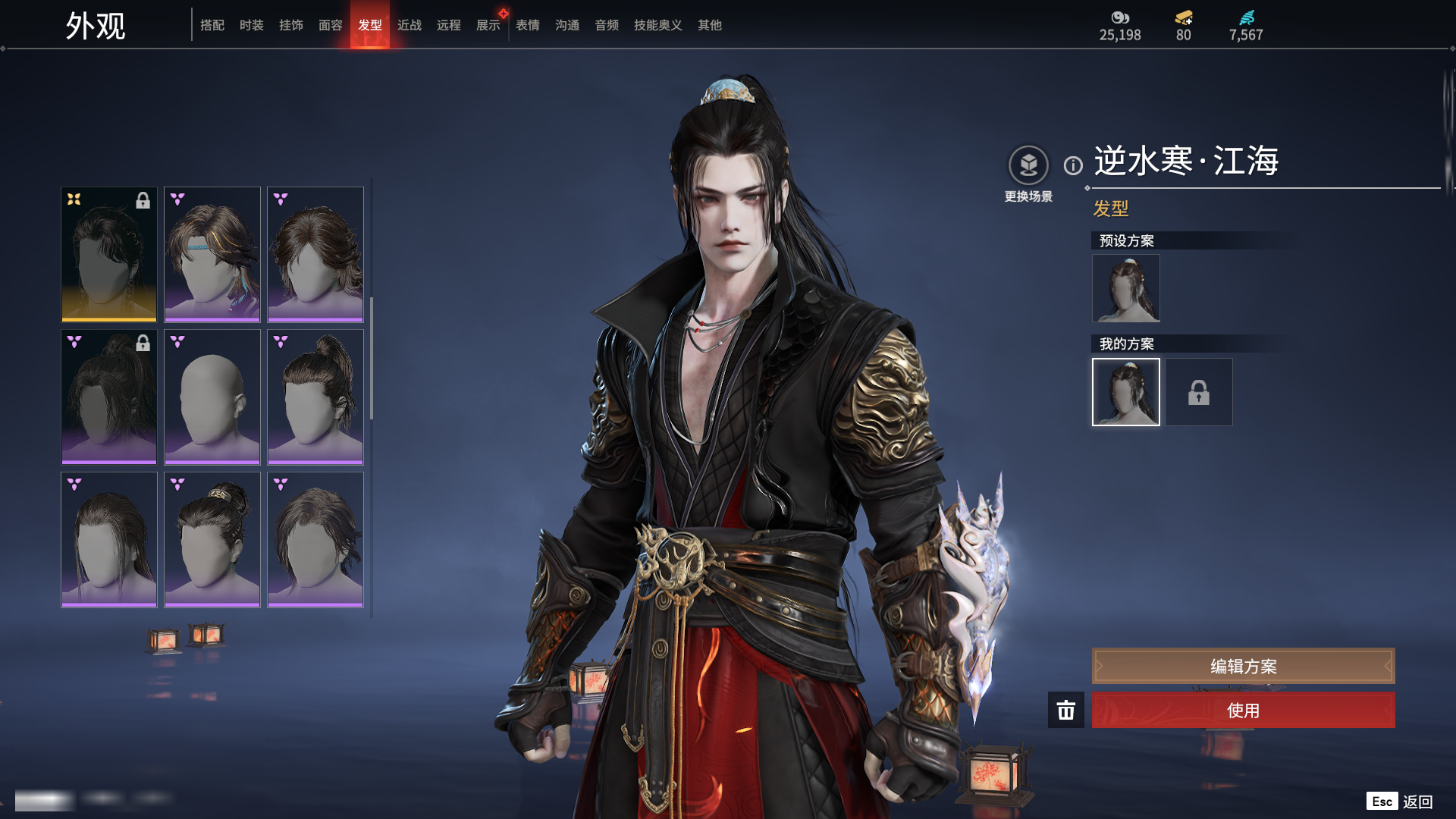Screen dimensions: 1456x819
Task: Open the 近战 melee tab
Action: 409,25
